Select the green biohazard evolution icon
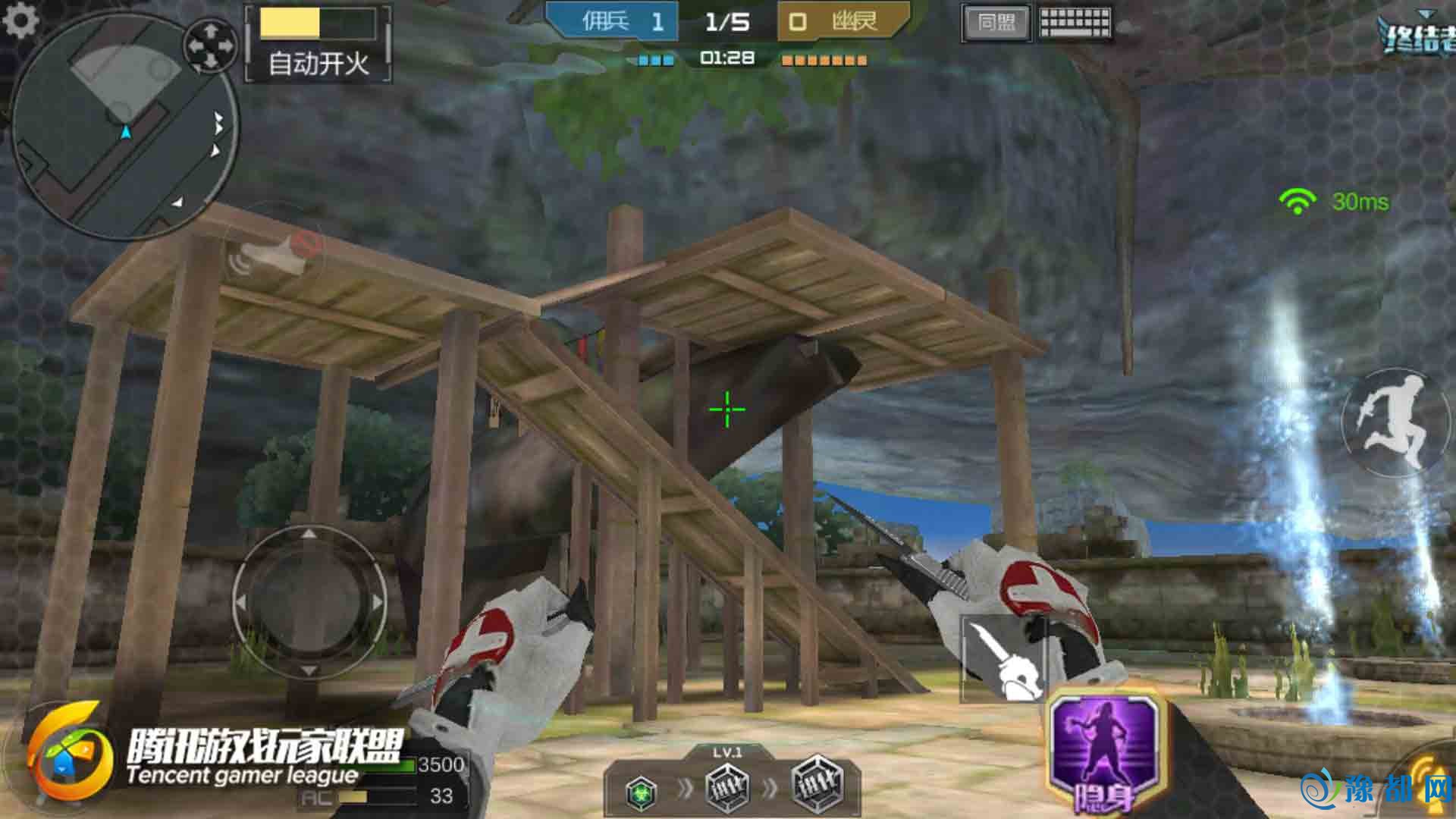Screen dimensions: 1456x819 point(642,792)
